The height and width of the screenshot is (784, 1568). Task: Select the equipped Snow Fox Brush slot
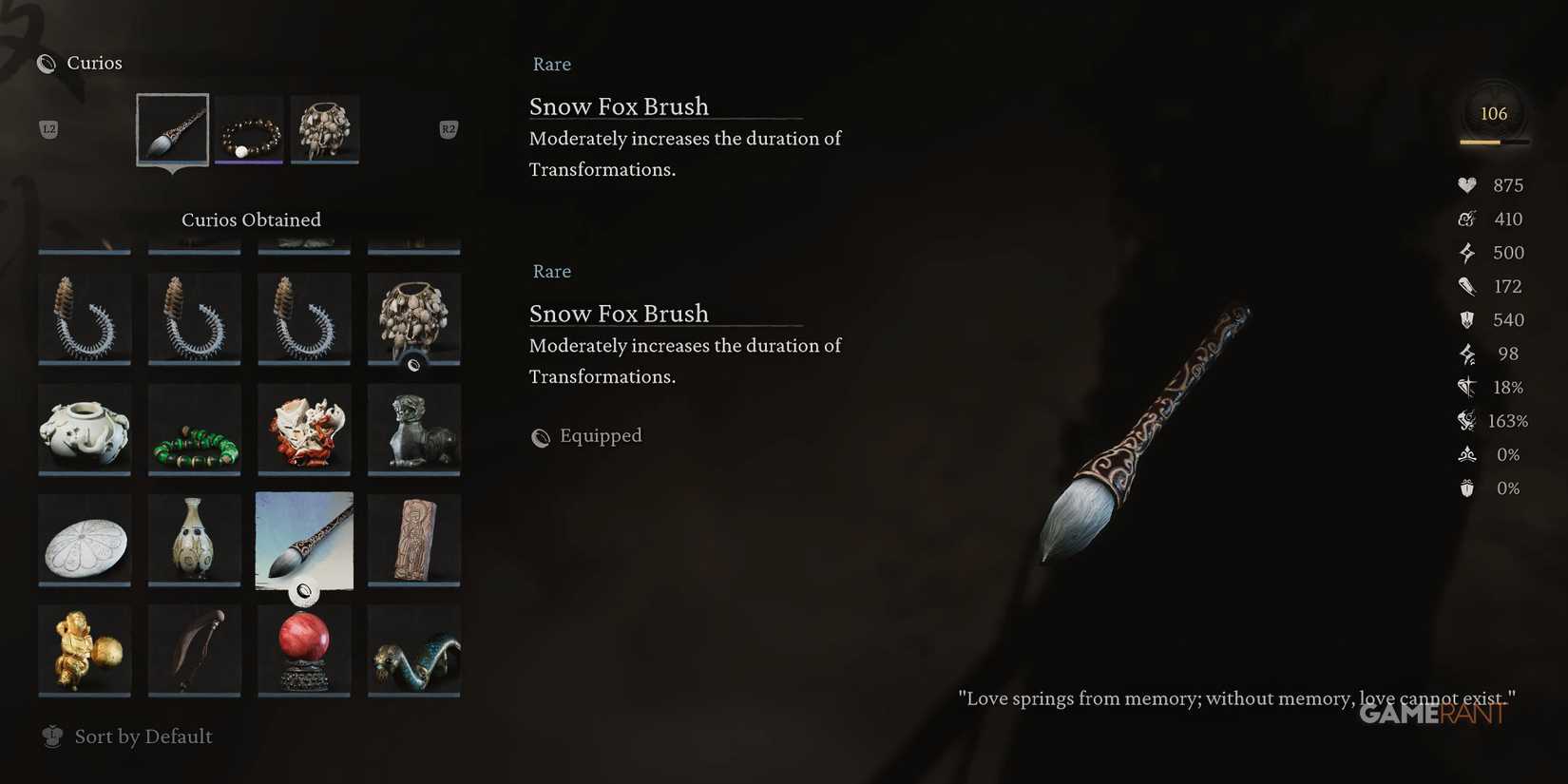tap(172, 129)
